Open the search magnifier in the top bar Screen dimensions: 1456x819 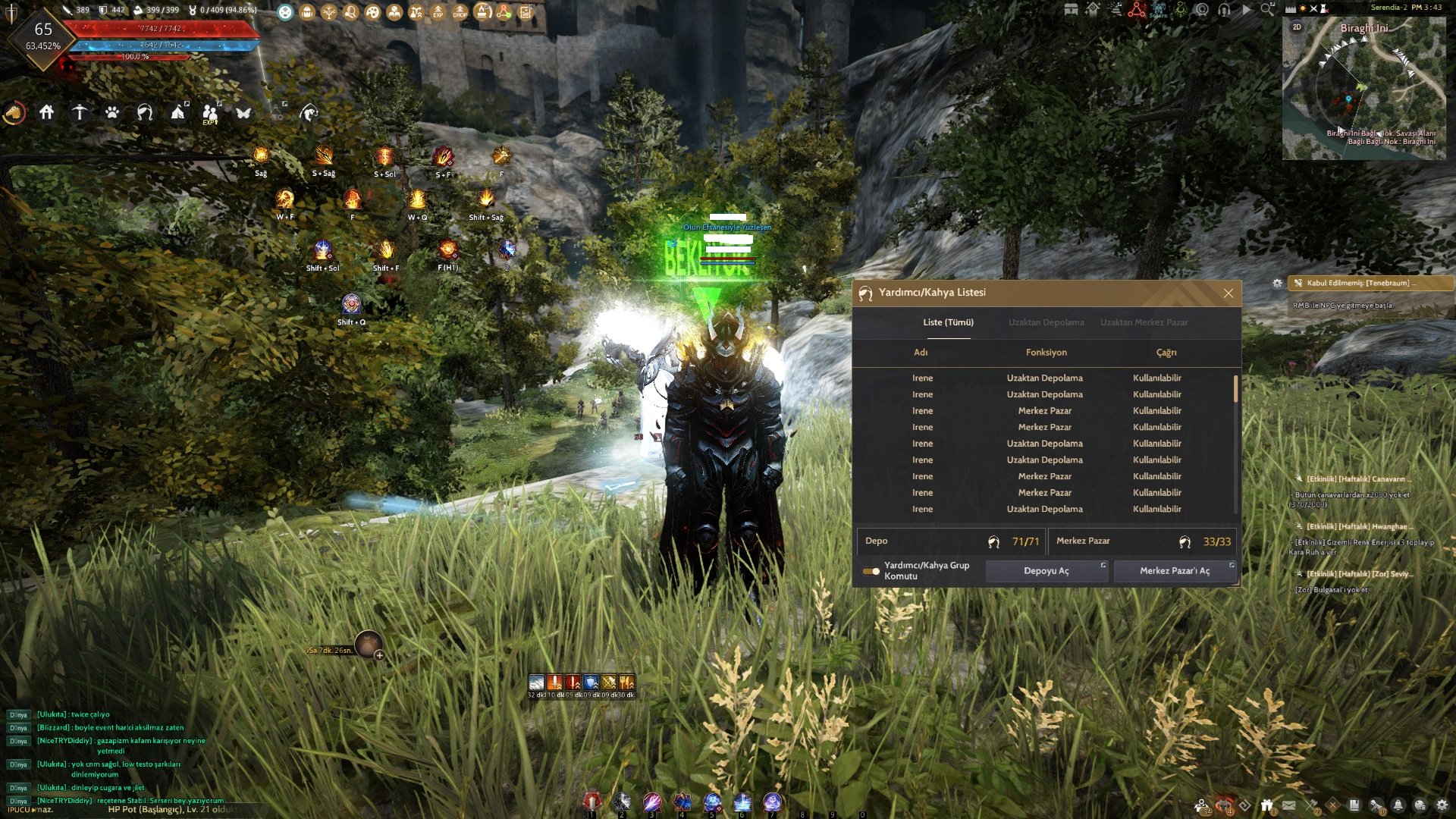[x=1266, y=9]
